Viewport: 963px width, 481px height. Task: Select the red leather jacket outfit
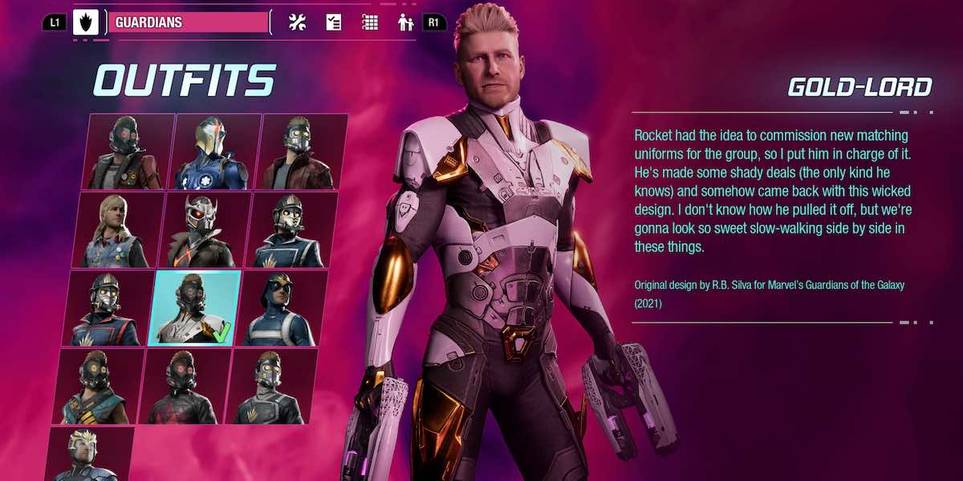point(300,152)
